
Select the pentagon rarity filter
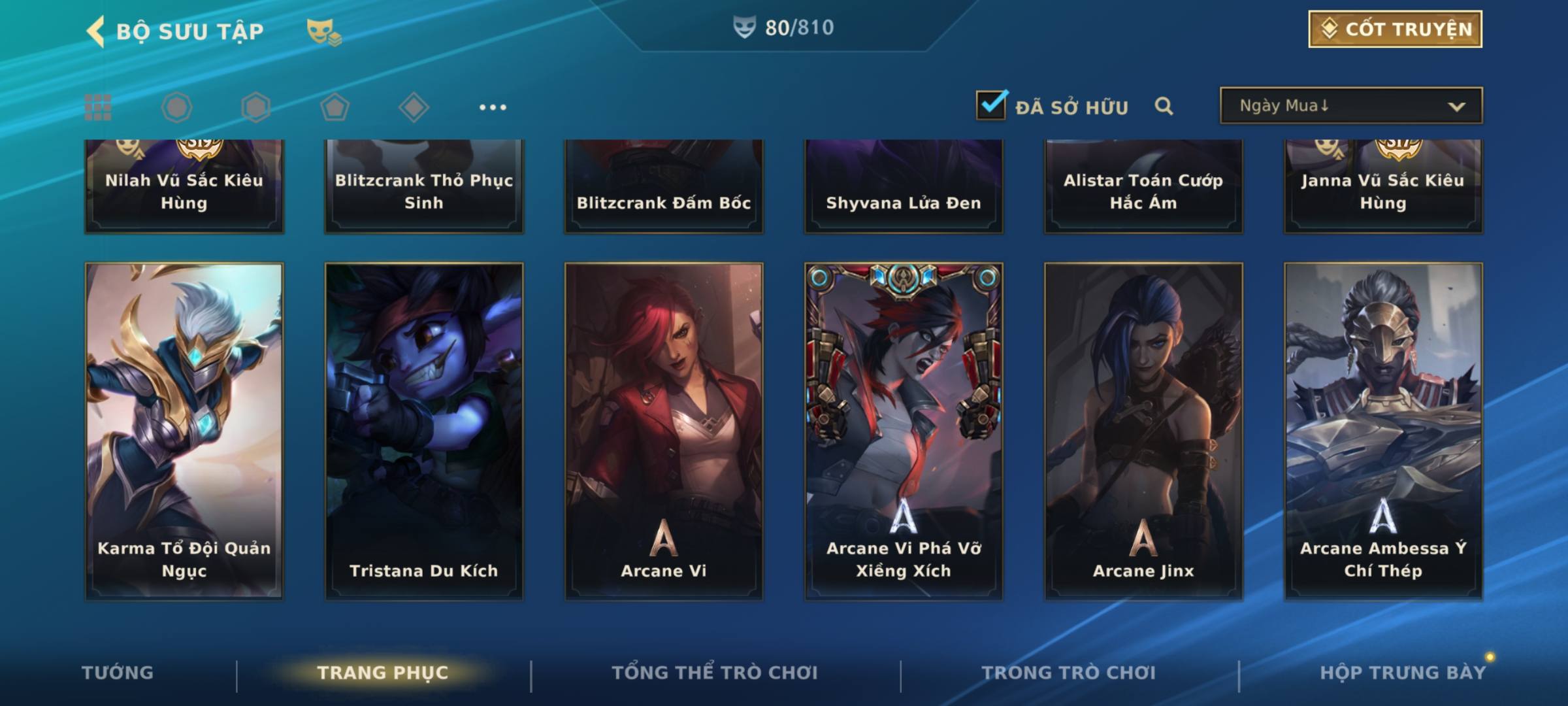point(335,107)
